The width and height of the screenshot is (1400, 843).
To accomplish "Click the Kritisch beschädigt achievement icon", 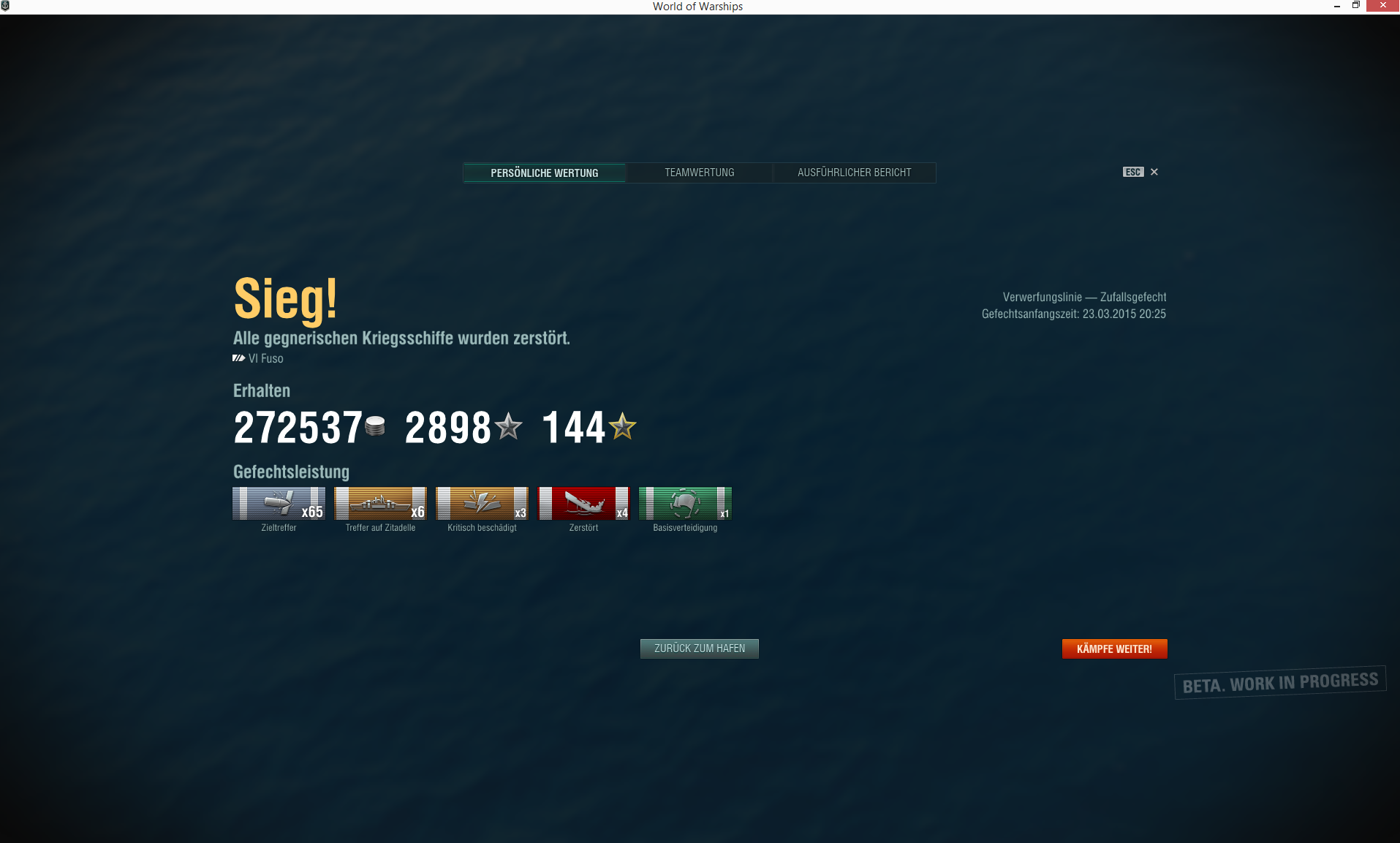I will point(482,504).
